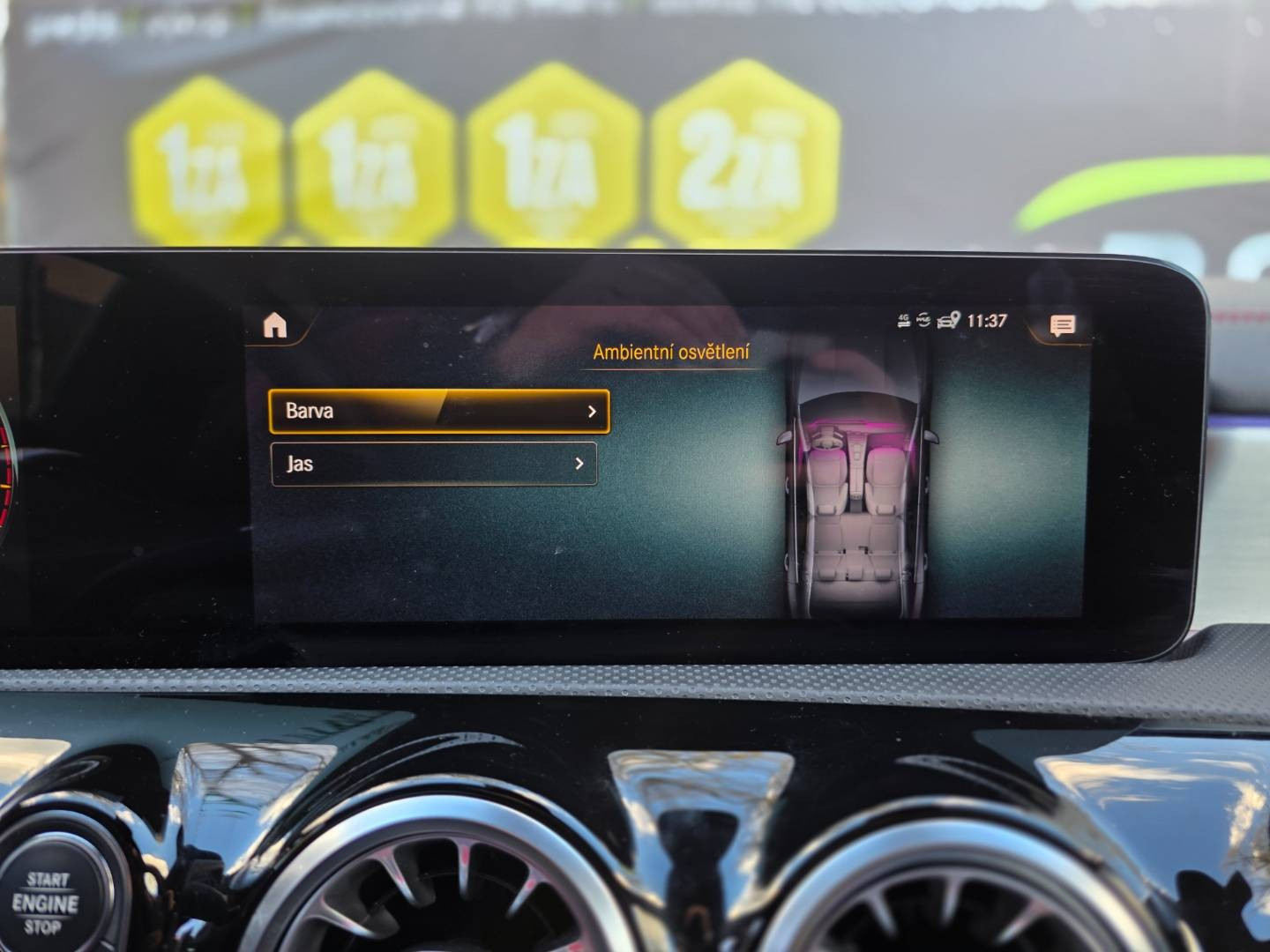
Task: Open the Barva color menu
Action: pos(439,412)
